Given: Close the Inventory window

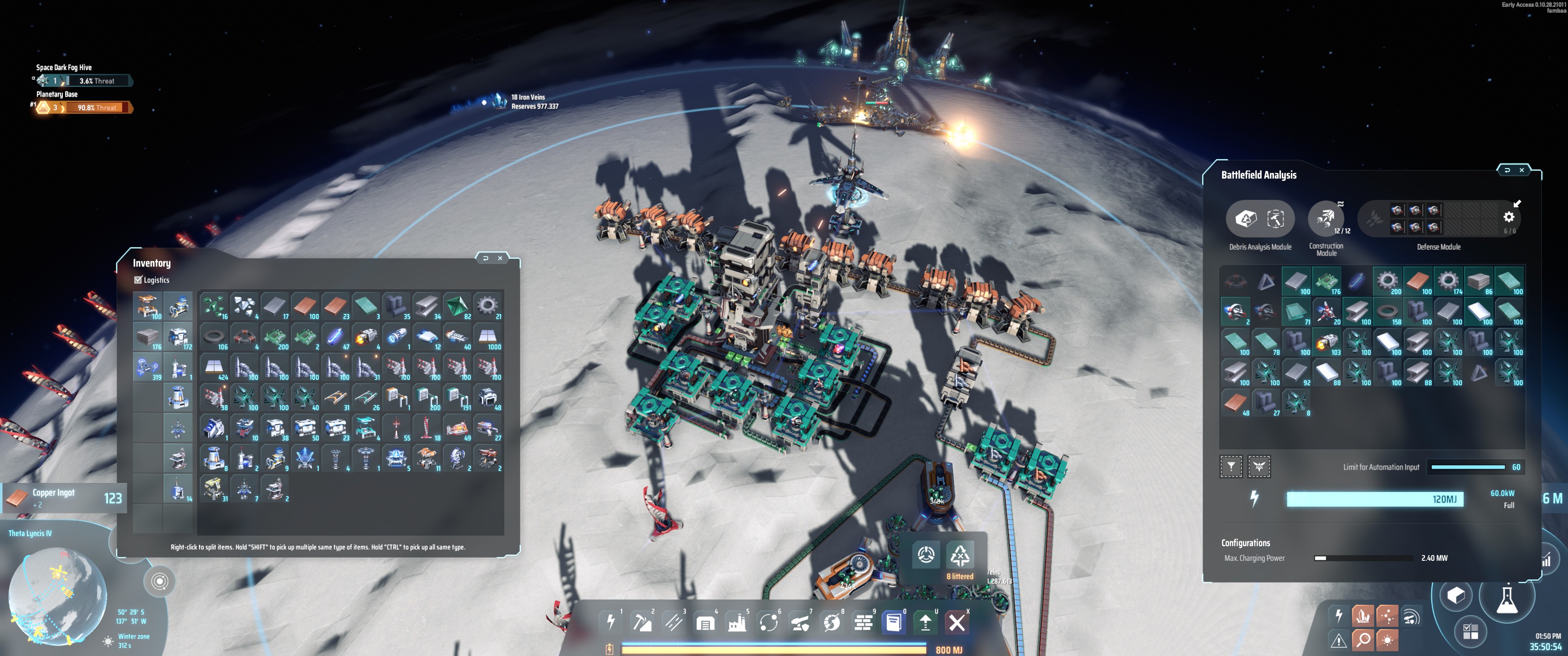Looking at the screenshot, I should pyautogui.click(x=500, y=258).
